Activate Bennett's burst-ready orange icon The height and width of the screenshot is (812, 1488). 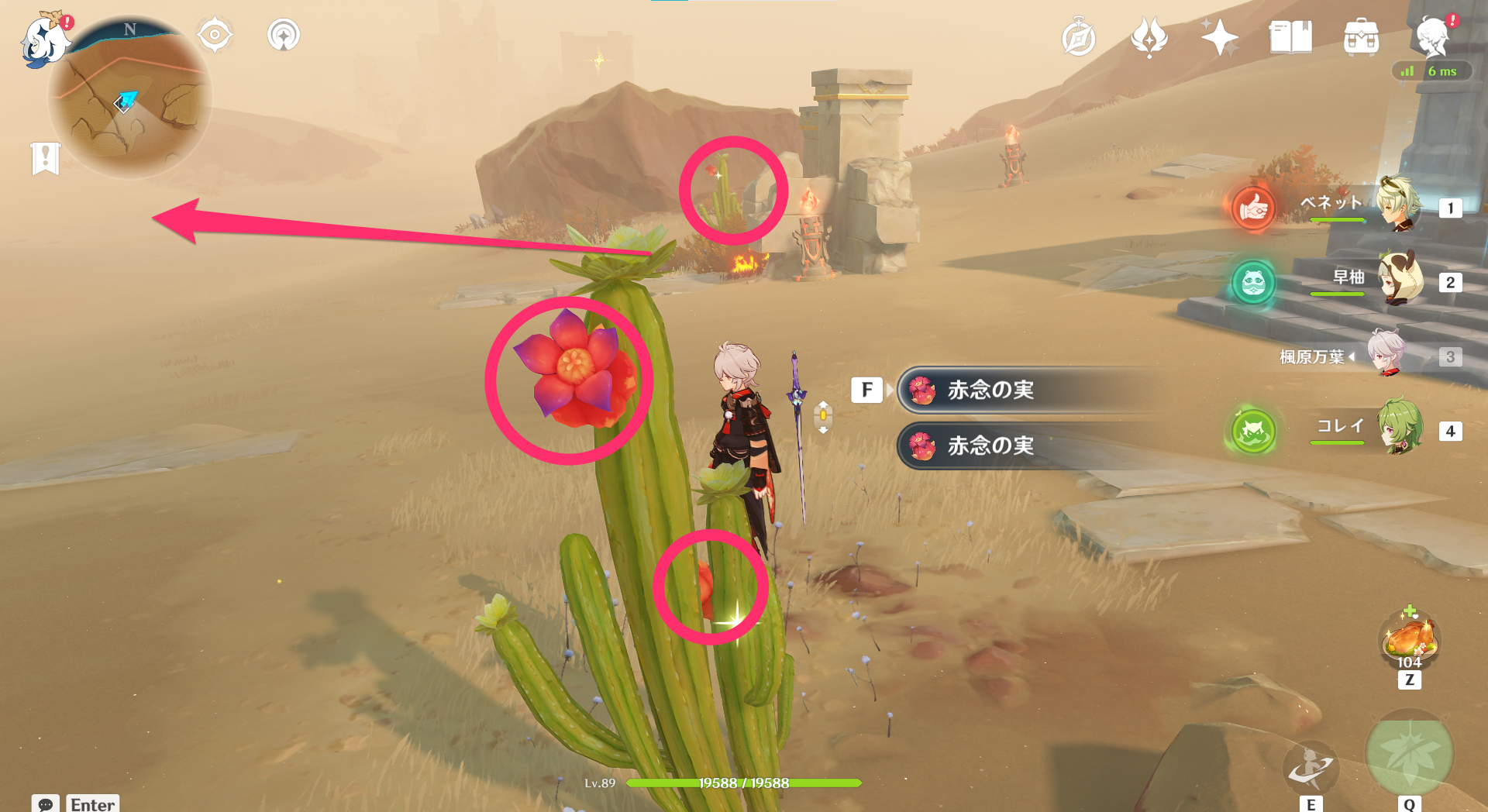click(1253, 208)
